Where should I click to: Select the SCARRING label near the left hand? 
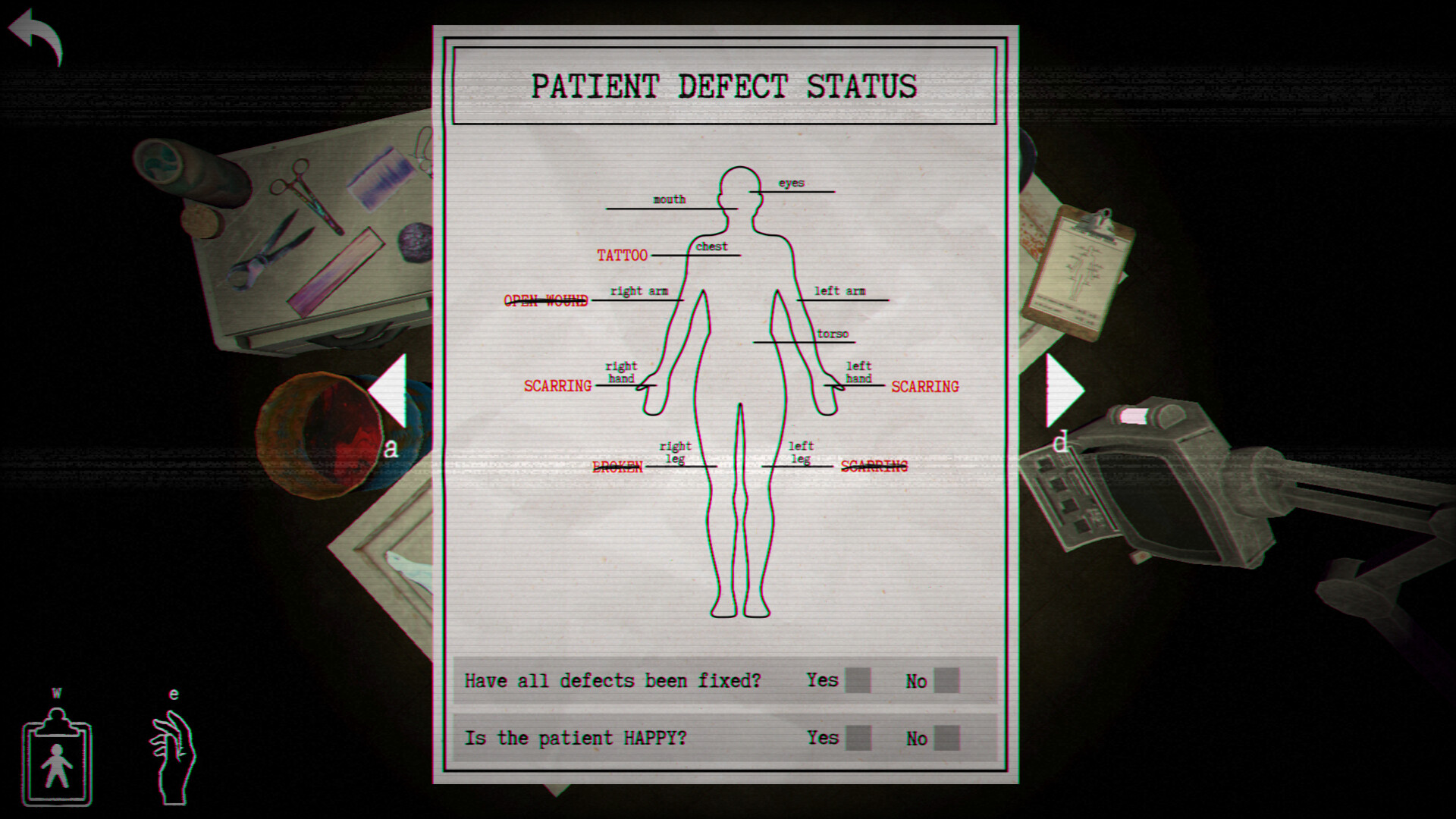pyautogui.click(x=924, y=386)
